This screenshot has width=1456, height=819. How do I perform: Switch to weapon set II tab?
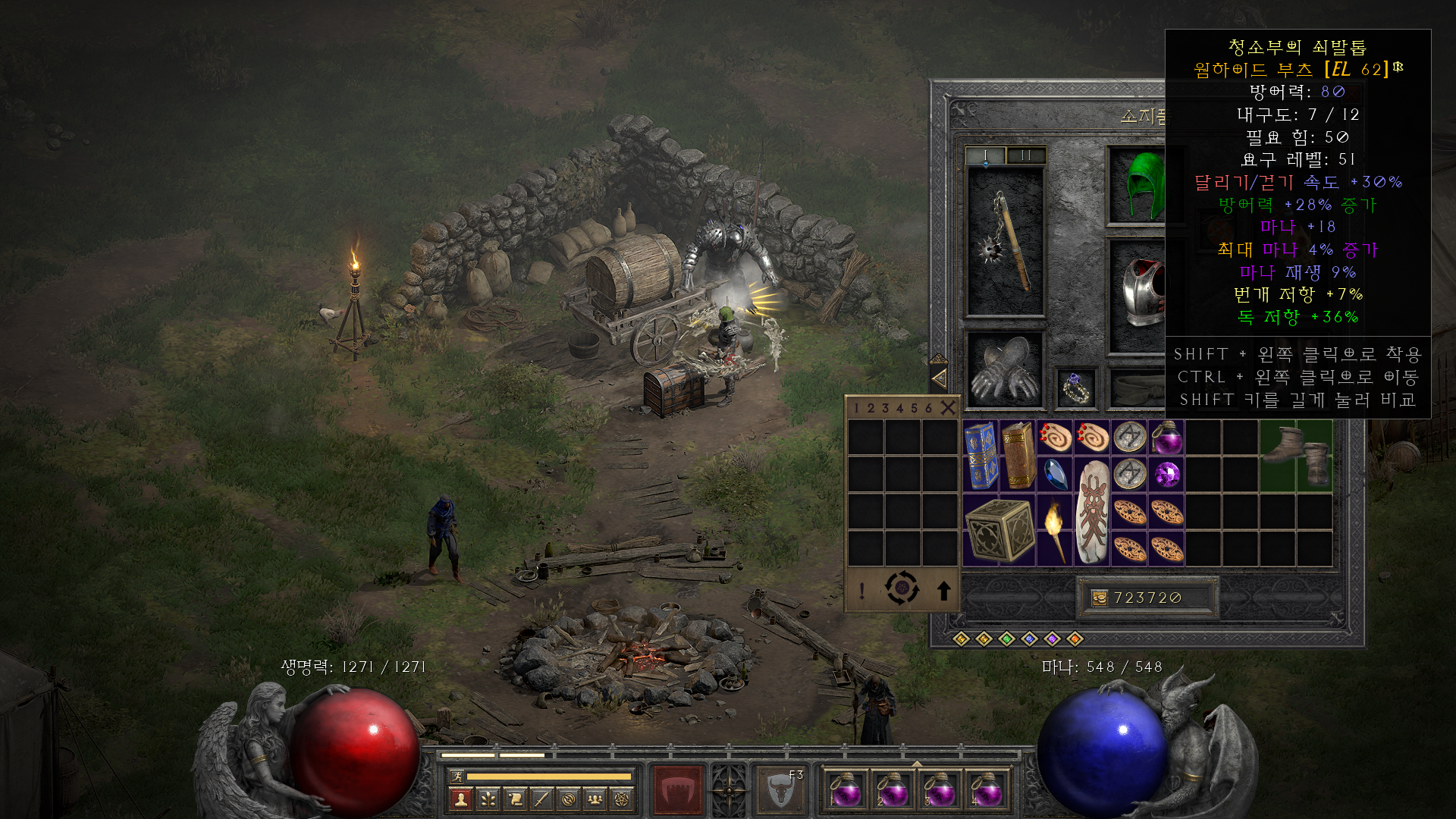[x=1026, y=155]
